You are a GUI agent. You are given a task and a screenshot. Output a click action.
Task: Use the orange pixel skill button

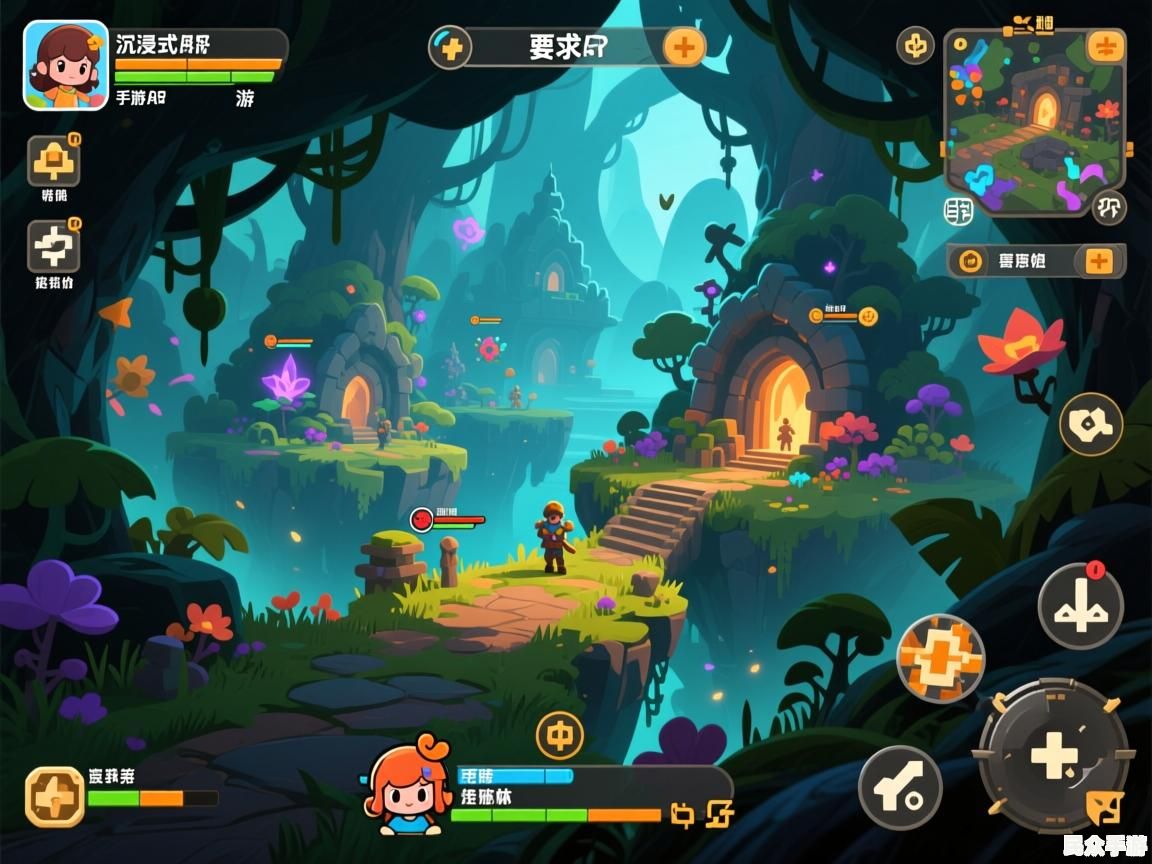point(940,657)
